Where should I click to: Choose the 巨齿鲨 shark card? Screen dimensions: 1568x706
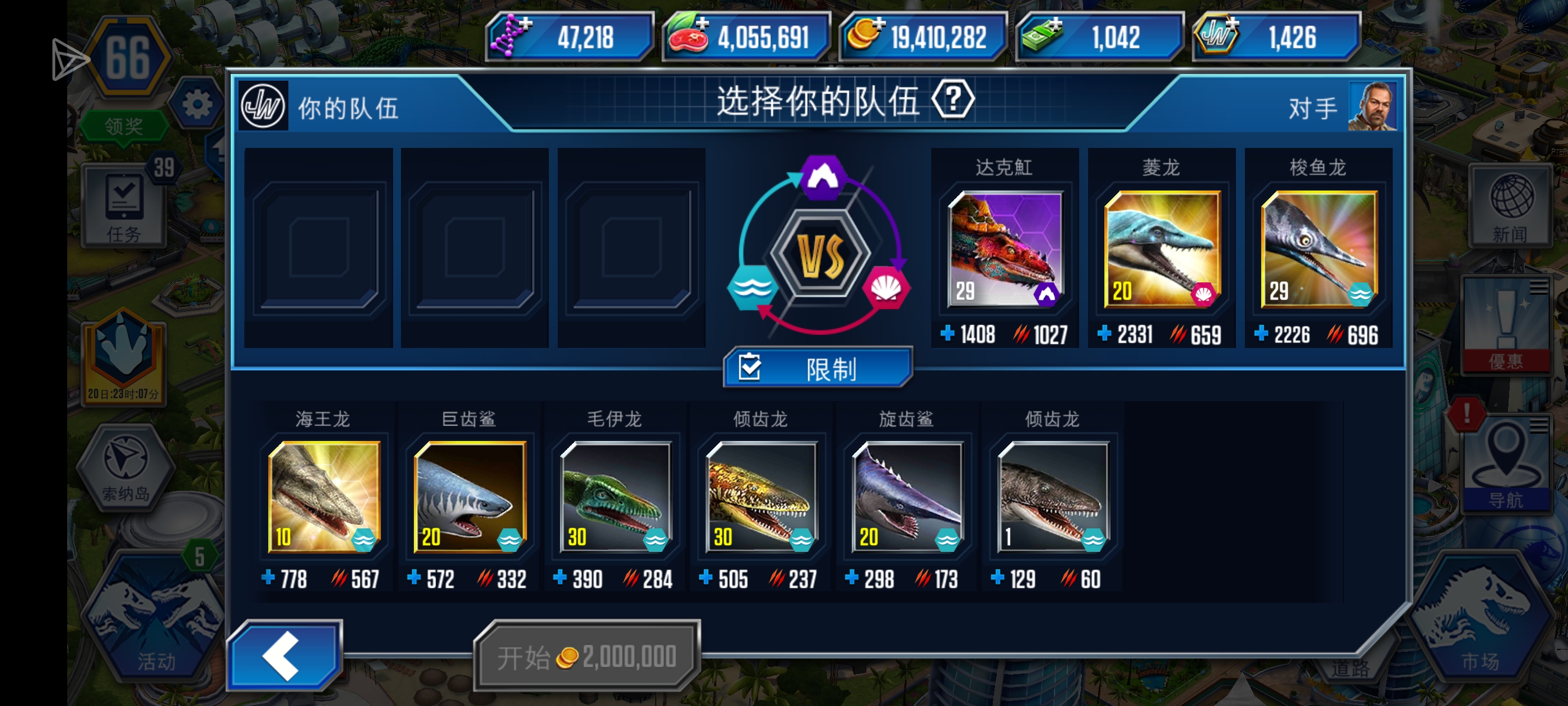pyautogui.click(x=469, y=497)
